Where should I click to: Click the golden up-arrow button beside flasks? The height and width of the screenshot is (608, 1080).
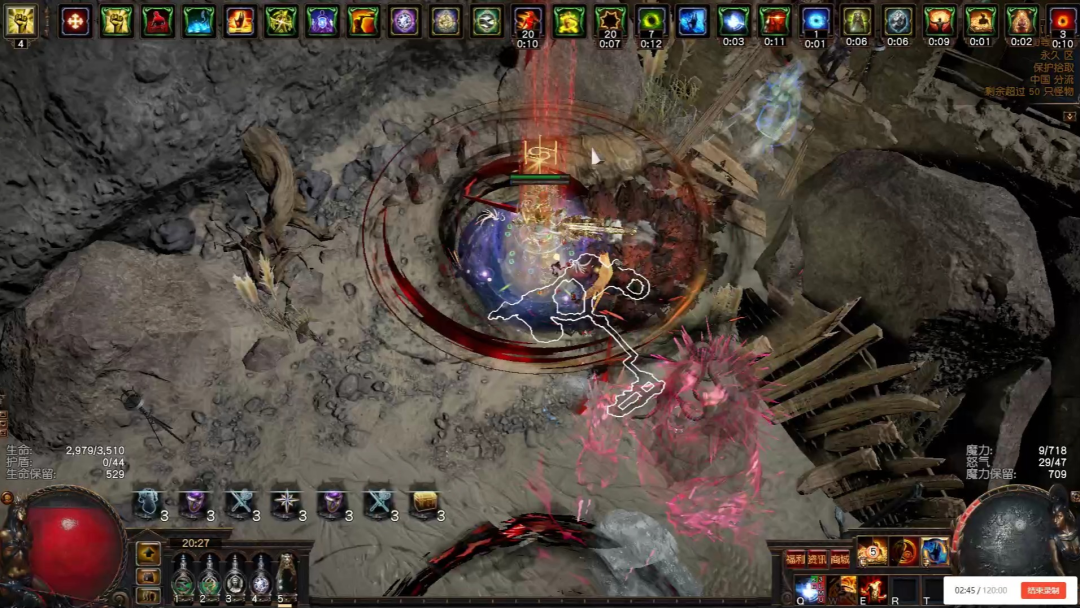(x=148, y=553)
